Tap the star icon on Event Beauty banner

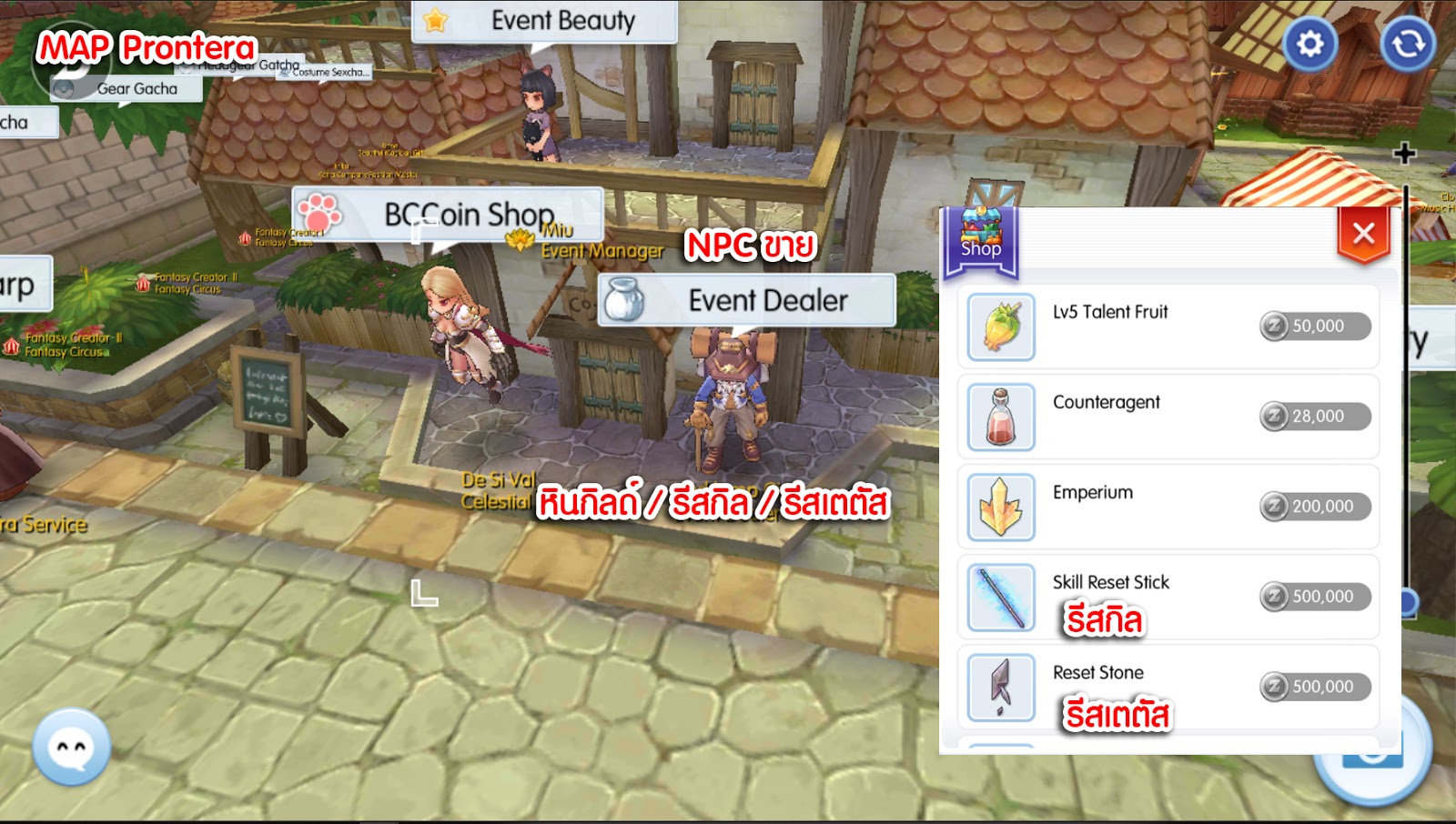(434, 22)
